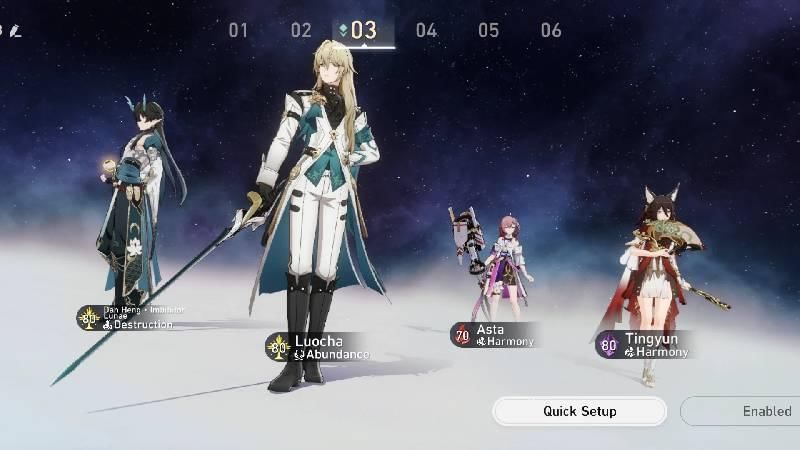800x450 pixels.
Task: Open team tab 04
Action: pyautogui.click(x=426, y=30)
